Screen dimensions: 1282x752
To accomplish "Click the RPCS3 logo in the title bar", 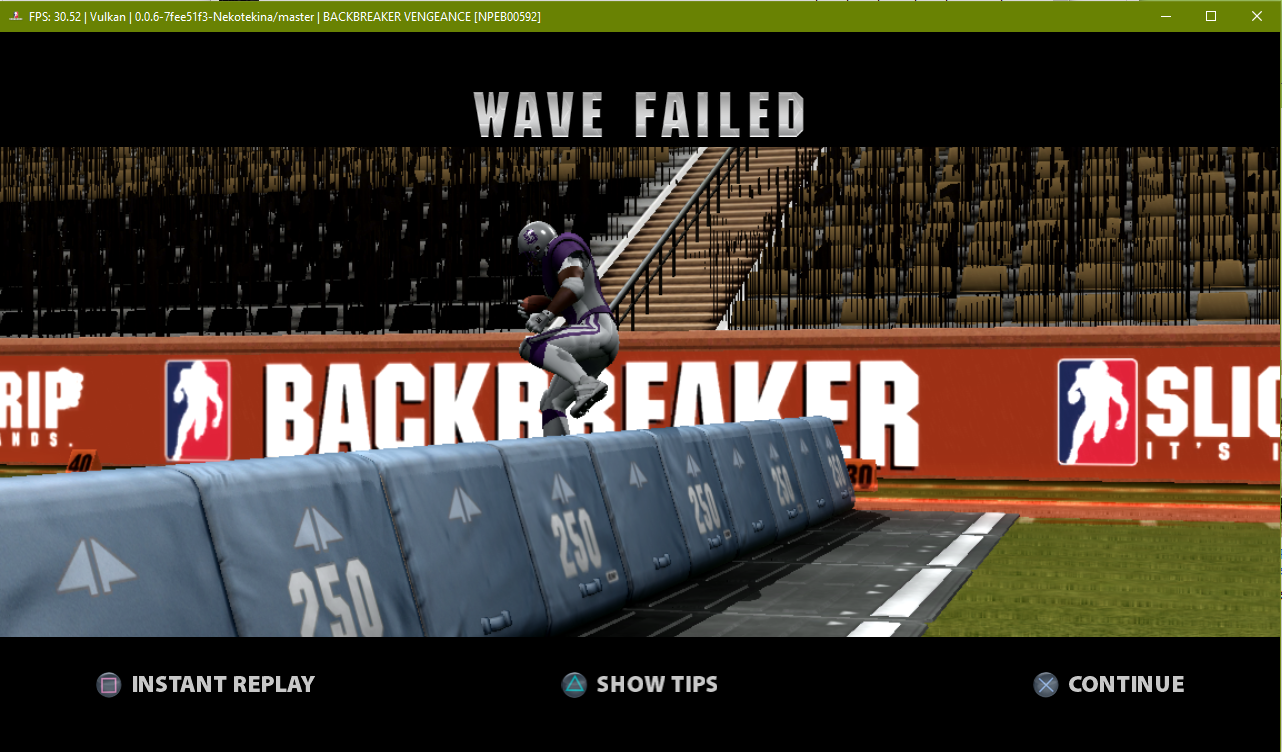I will coord(14,16).
